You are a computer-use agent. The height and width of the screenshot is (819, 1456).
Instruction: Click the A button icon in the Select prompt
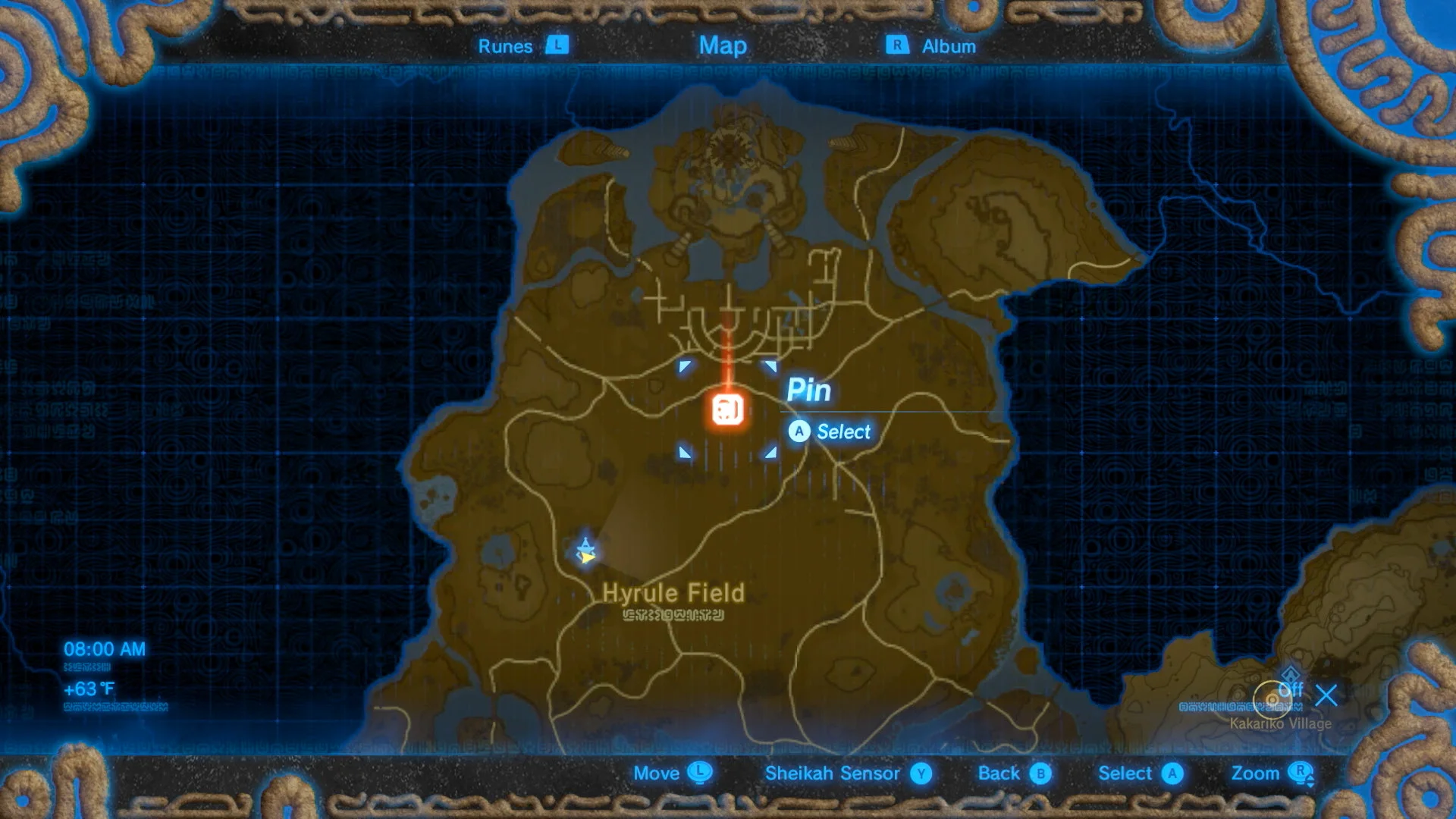(799, 432)
